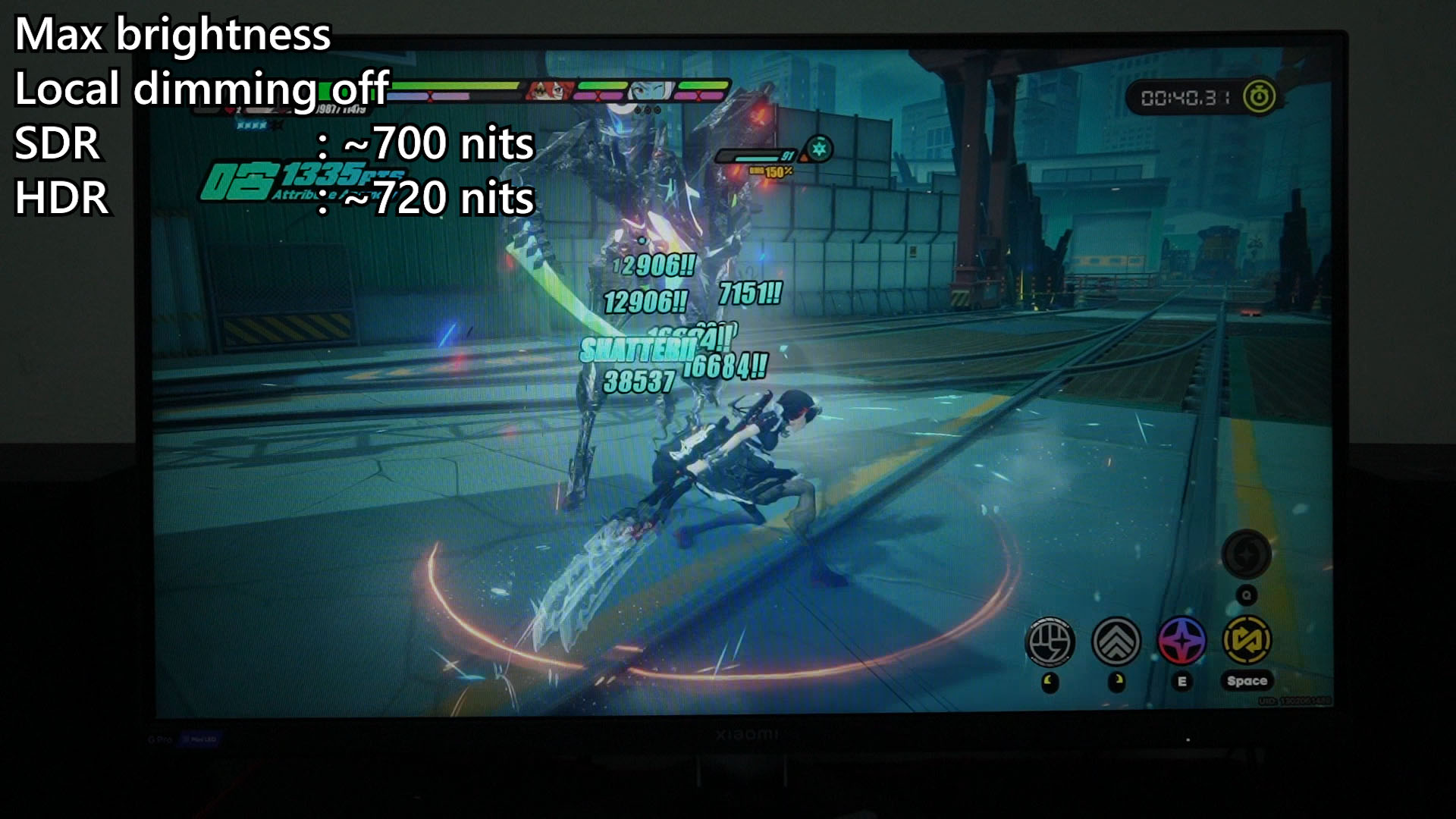Switch to the red-haired teammate portrait
The image size is (1456, 819).
pos(548,91)
